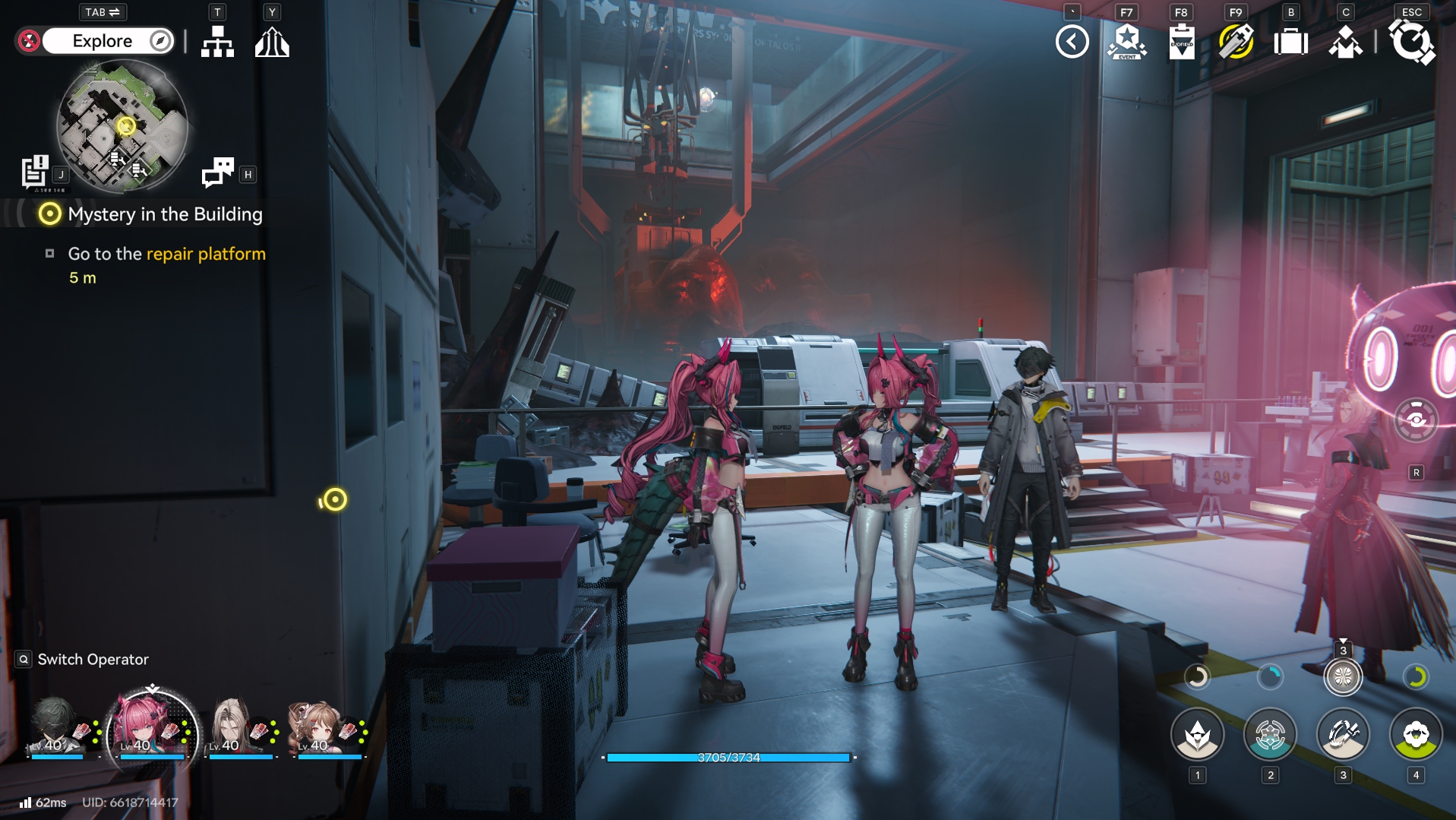Select the Mystery in the Building quest tracker
Image resolution: width=1456 pixels, height=820 pixels.
click(x=164, y=214)
